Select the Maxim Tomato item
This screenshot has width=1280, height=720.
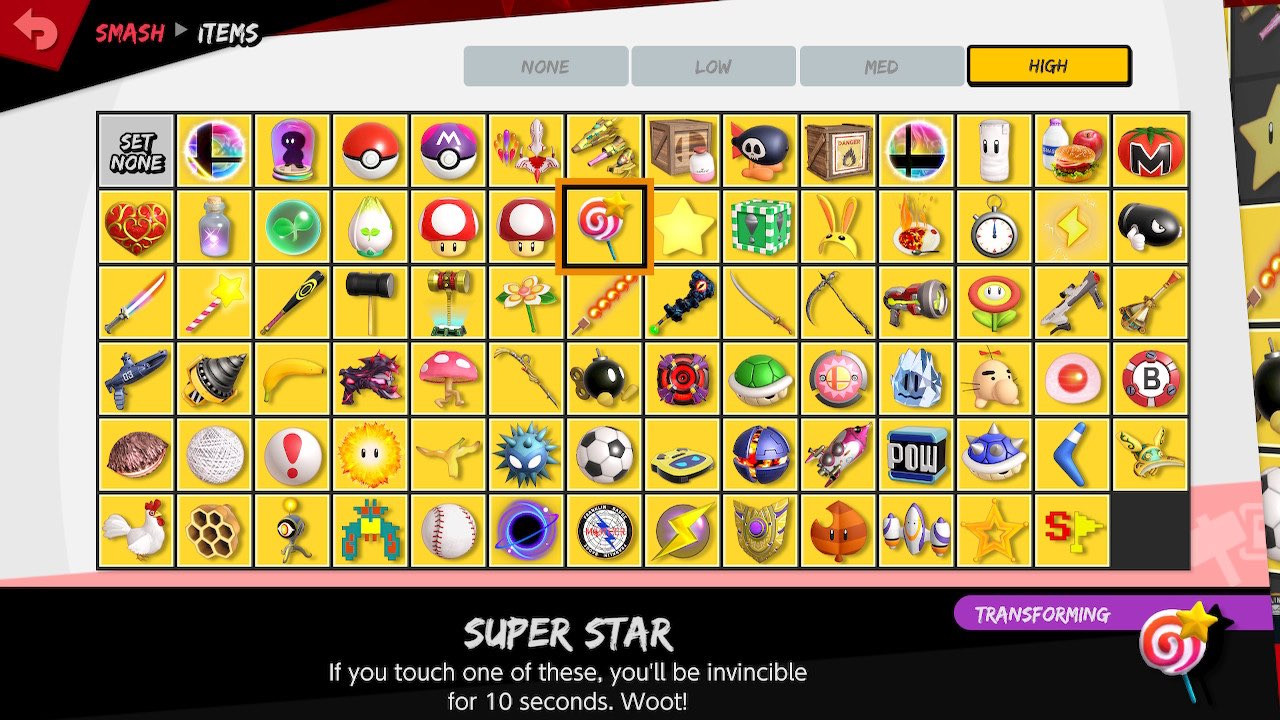(1149, 150)
